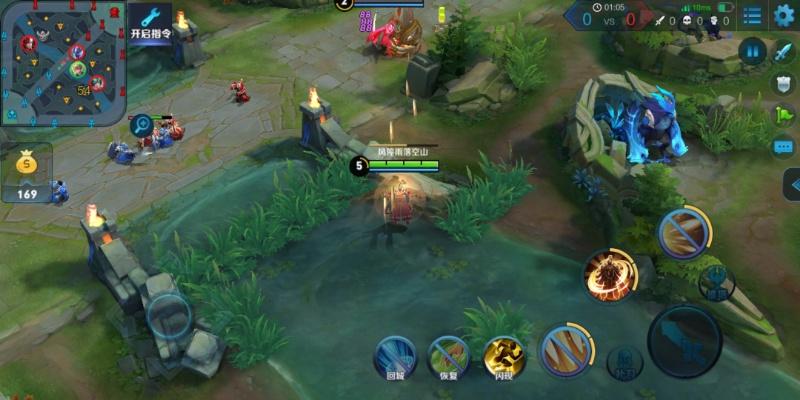Click the battlefield minimap
The image size is (800, 400).
pos(62,62)
